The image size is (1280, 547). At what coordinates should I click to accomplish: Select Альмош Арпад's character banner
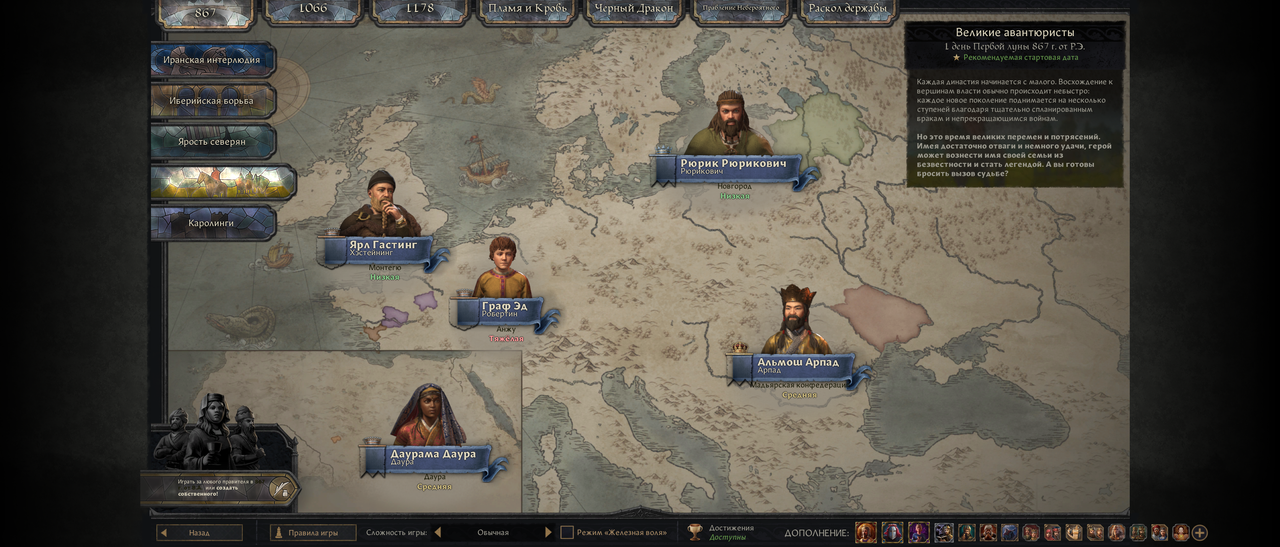pos(797,365)
